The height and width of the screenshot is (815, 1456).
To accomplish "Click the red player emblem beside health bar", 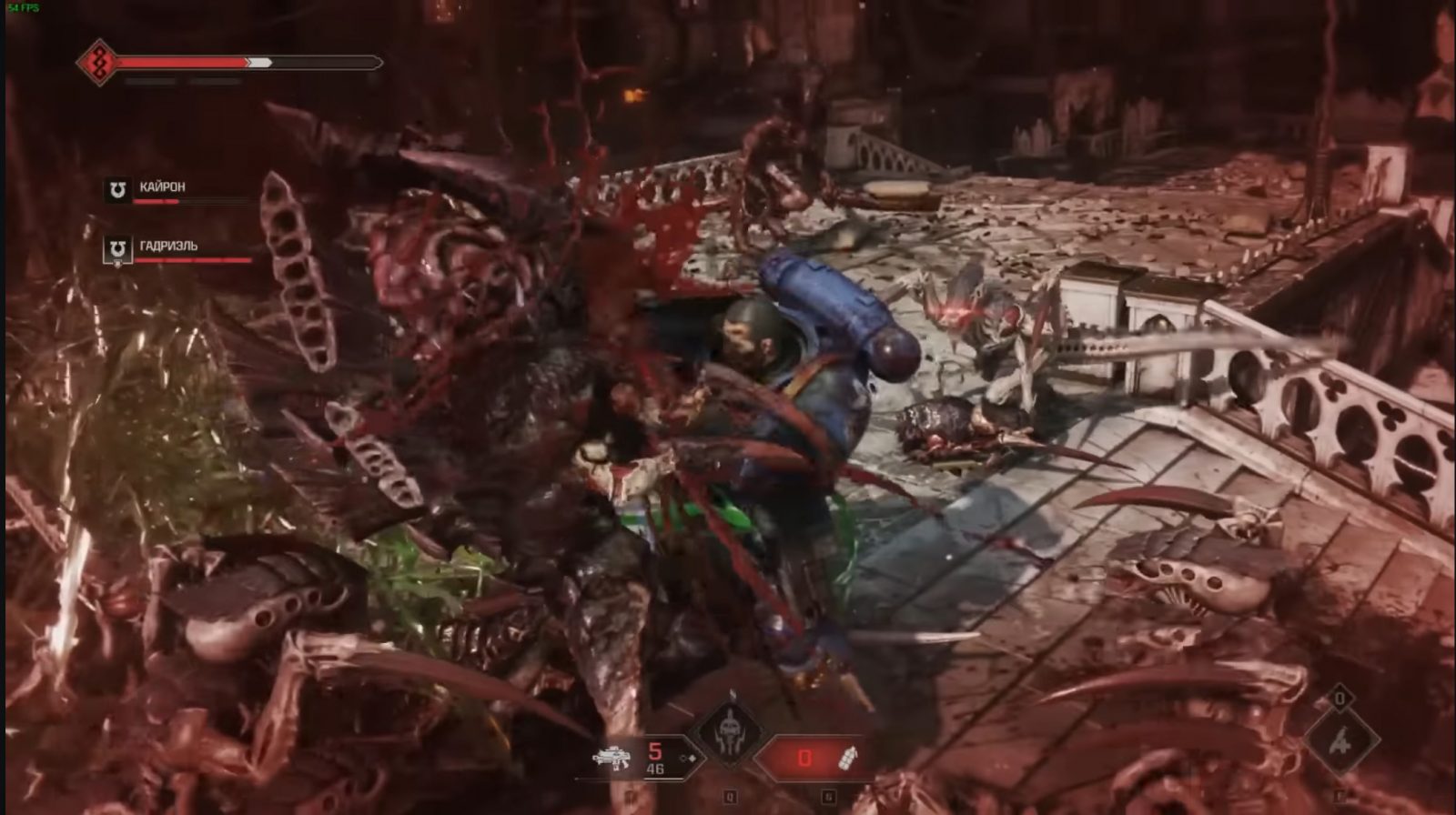I will pyautogui.click(x=96, y=63).
